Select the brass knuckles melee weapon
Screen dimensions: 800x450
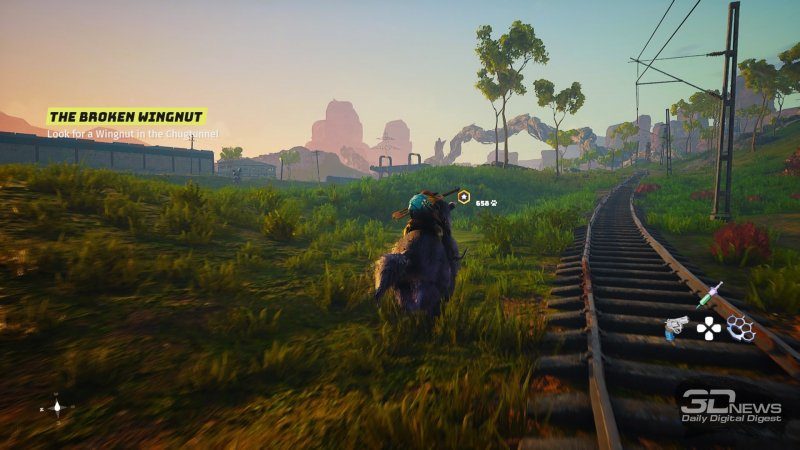point(740,327)
